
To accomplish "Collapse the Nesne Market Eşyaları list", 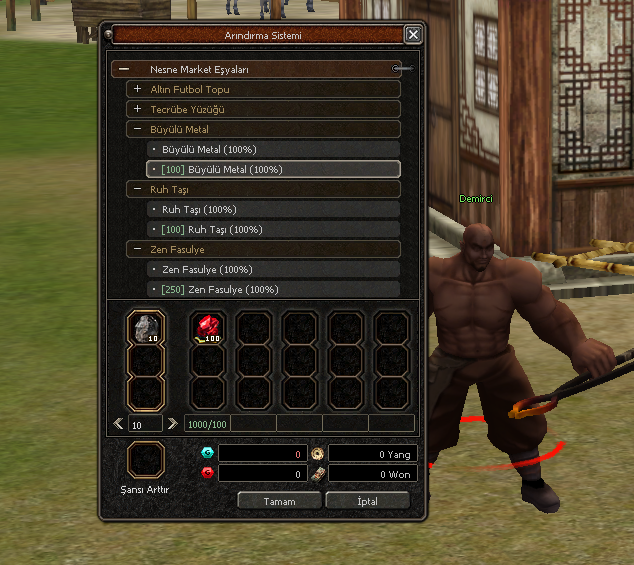I will pos(124,70).
